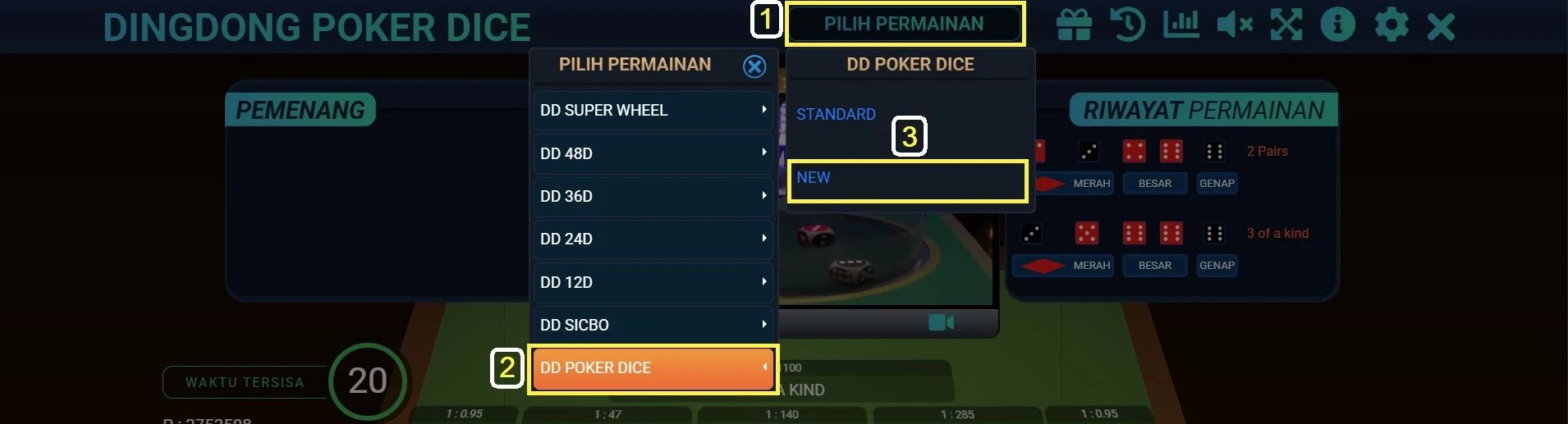Viewport: 1568px width, 424px height.
Task: Show the bet history clock icon
Action: tap(1127, 25)
